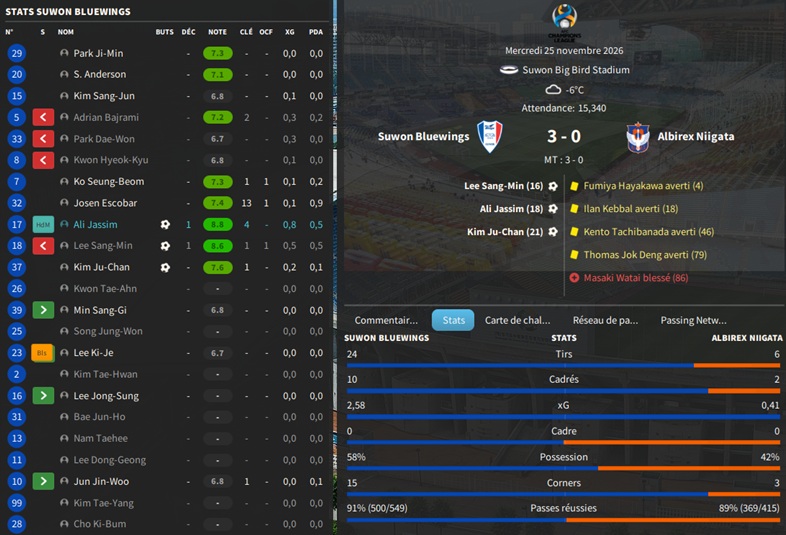This screenshot has height=535, width=786.
Task: Open Lee Sang-Min's player row
Action: point(102,246)
